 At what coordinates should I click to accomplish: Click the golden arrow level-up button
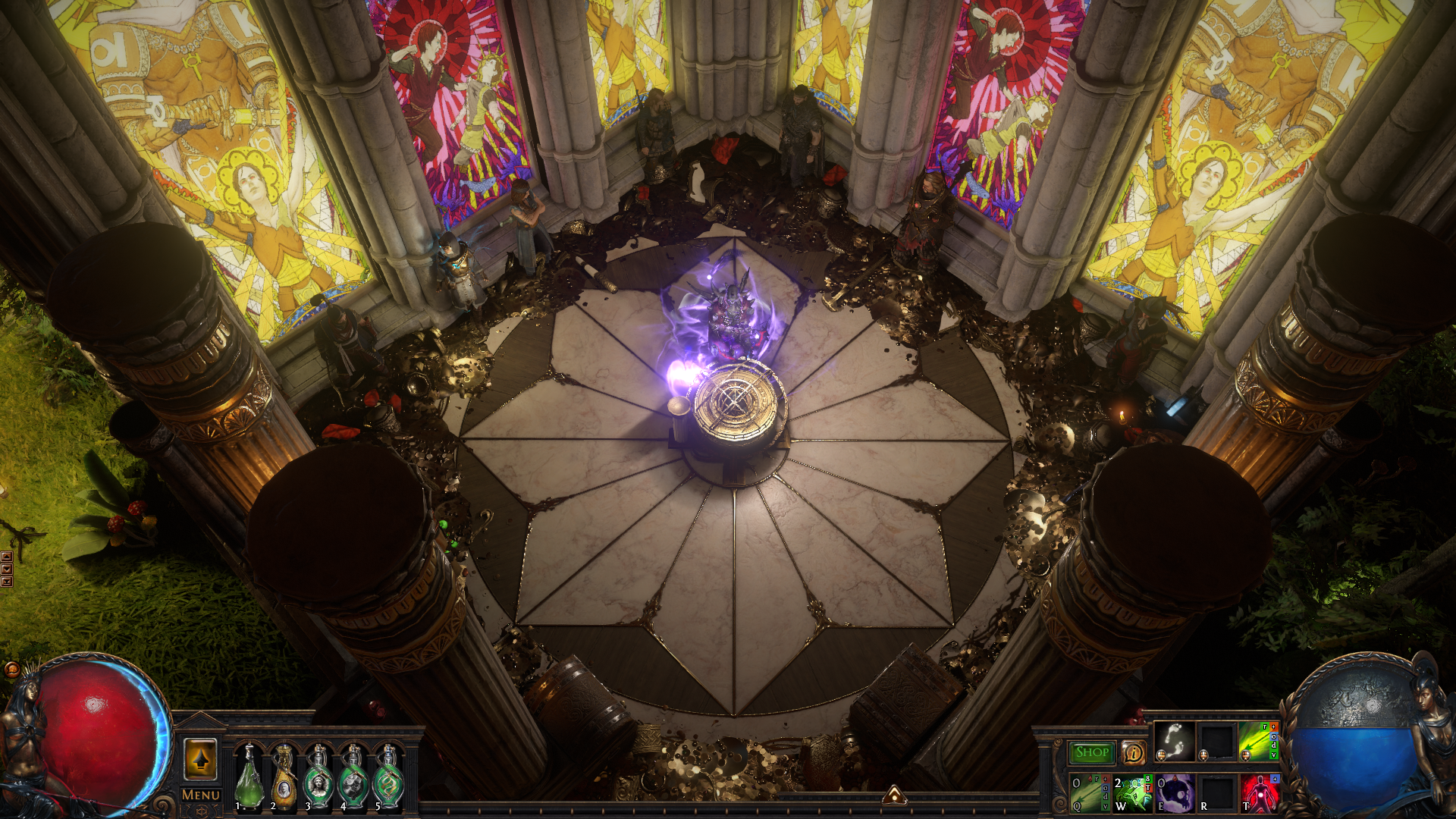click(x=200, y=759)
